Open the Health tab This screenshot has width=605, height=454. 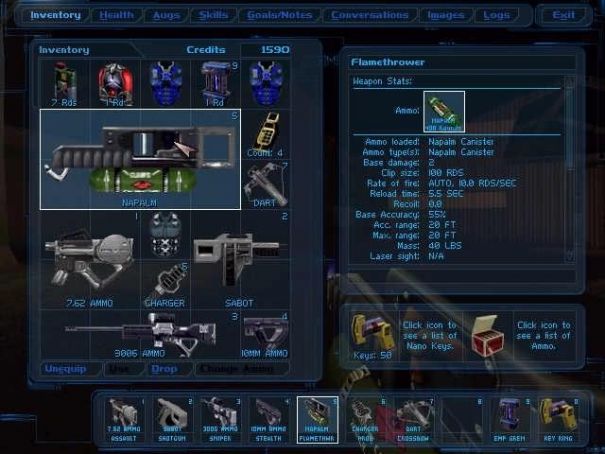coord(117,15)
